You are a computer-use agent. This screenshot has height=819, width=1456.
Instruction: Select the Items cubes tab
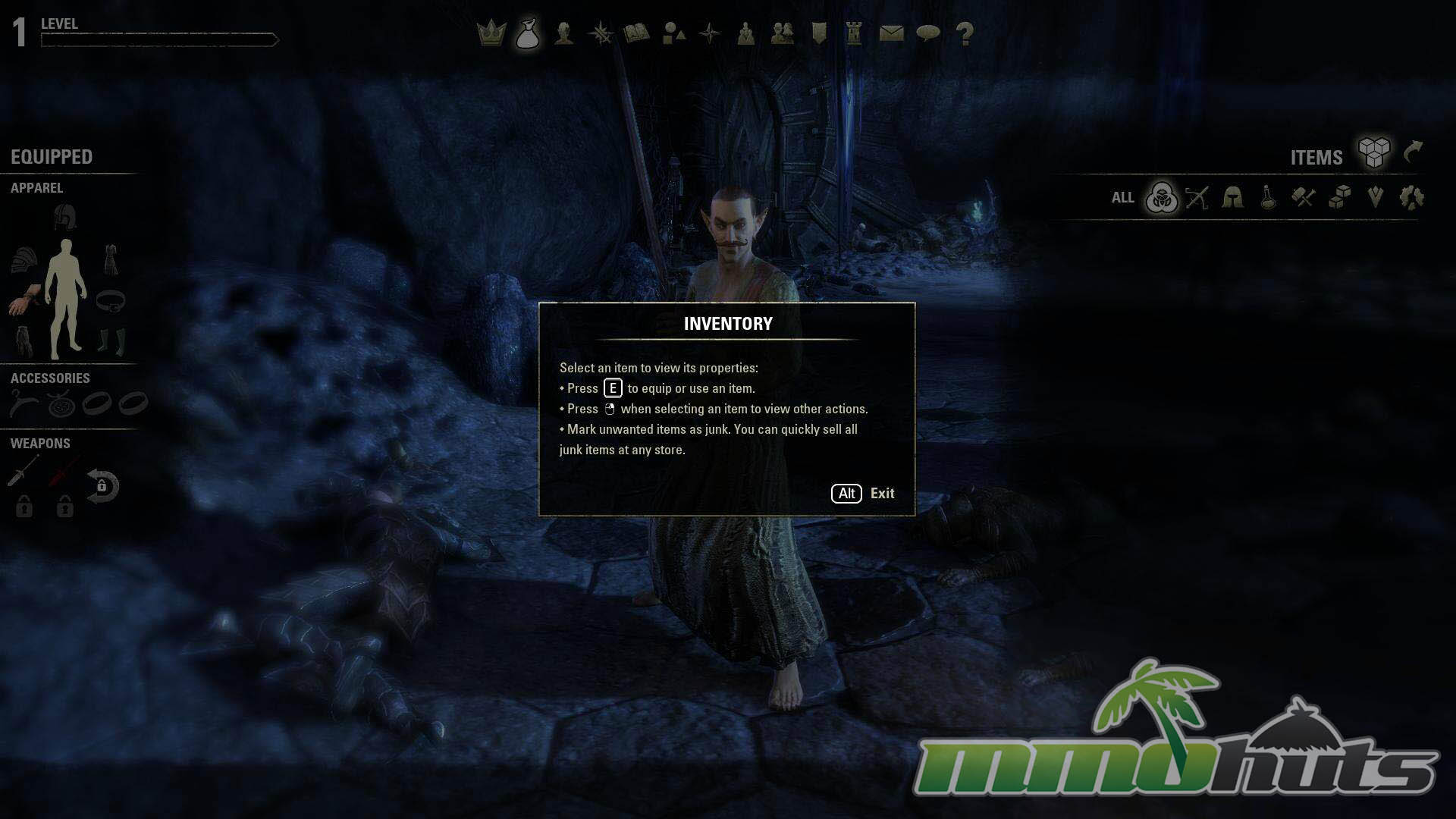click(1373, 153)
